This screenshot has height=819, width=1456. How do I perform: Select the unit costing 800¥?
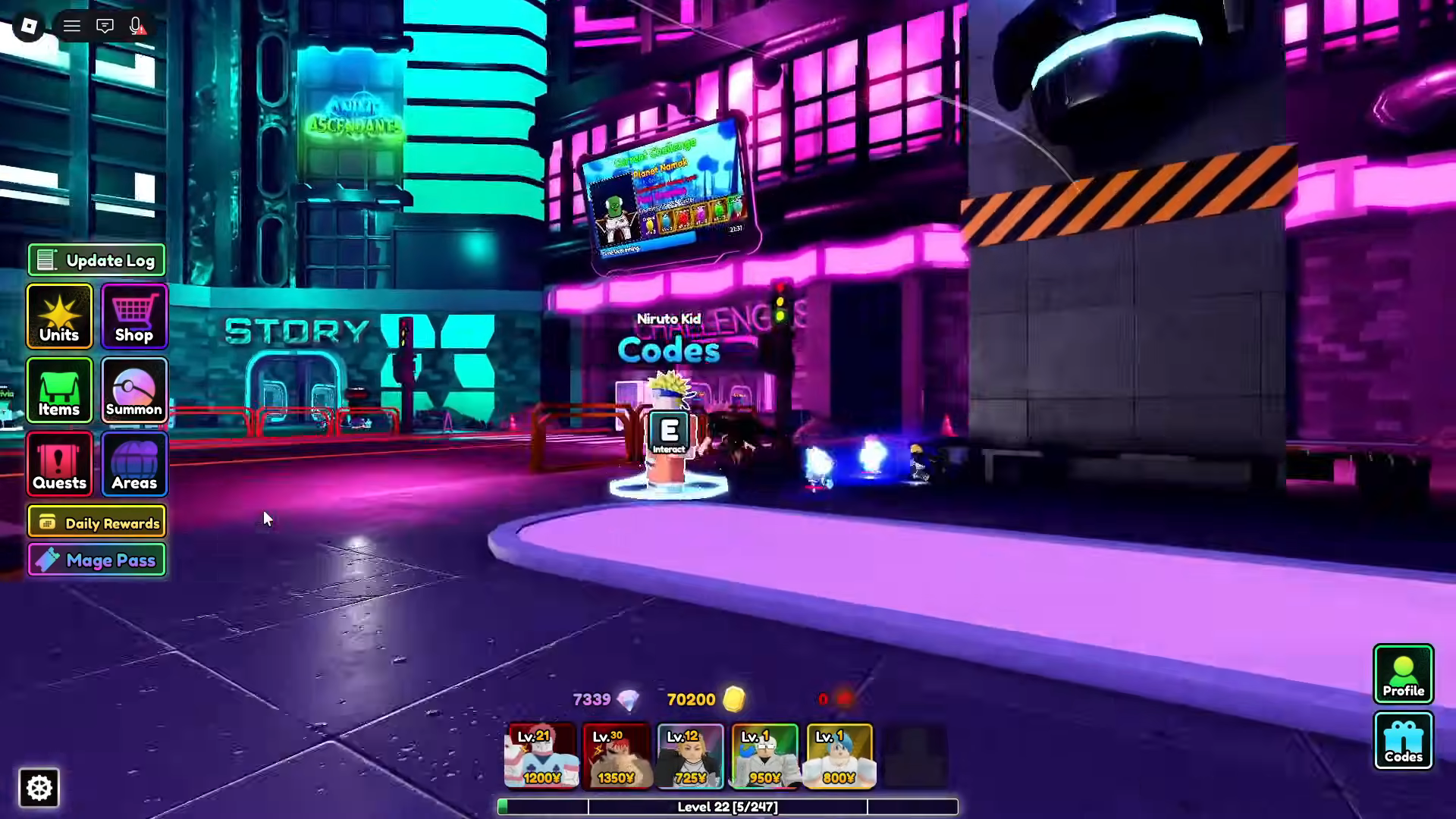(x=839, y=756)
